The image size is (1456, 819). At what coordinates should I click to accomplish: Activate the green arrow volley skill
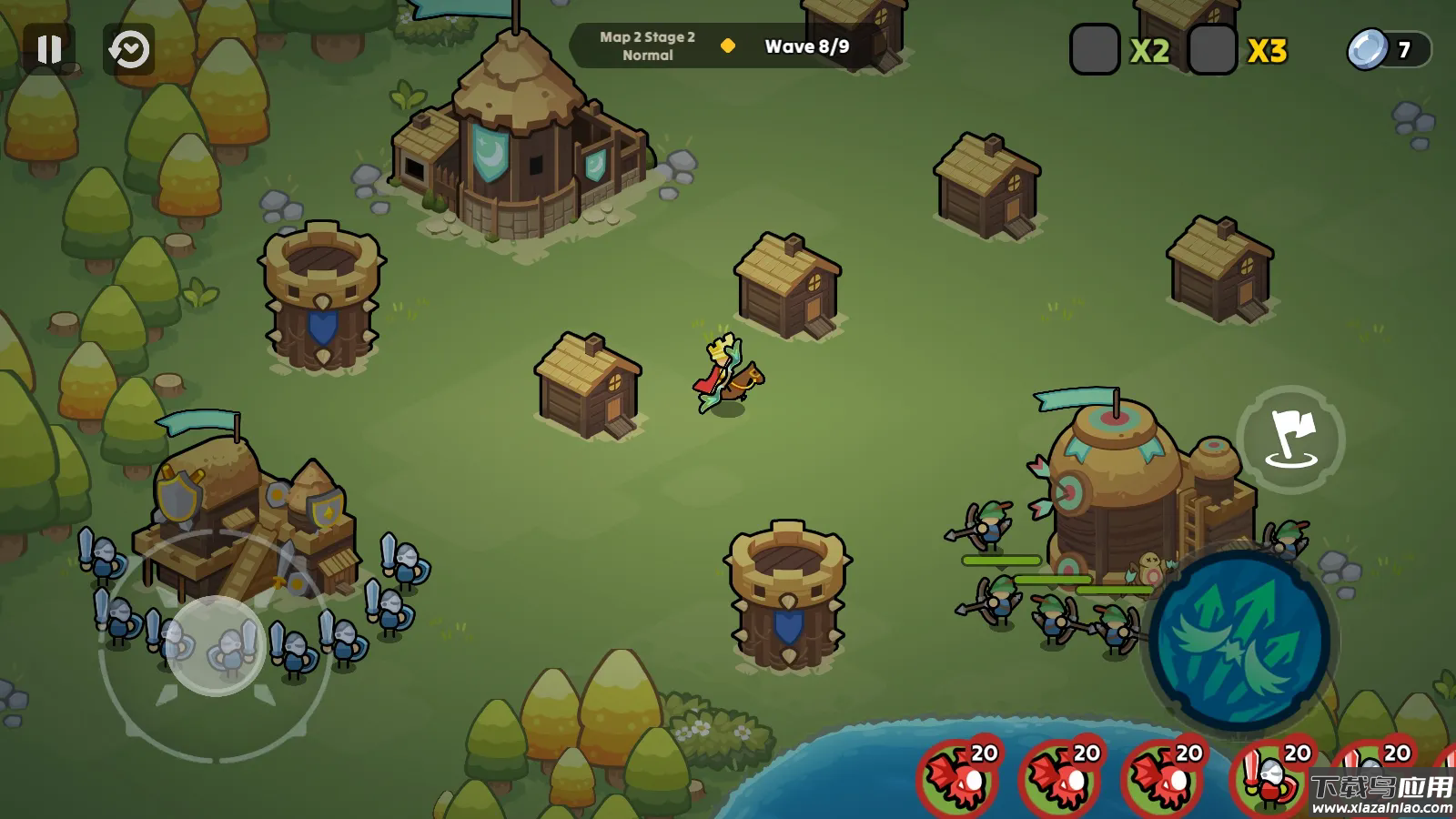pyautogui.click(x=1239, y=640)
